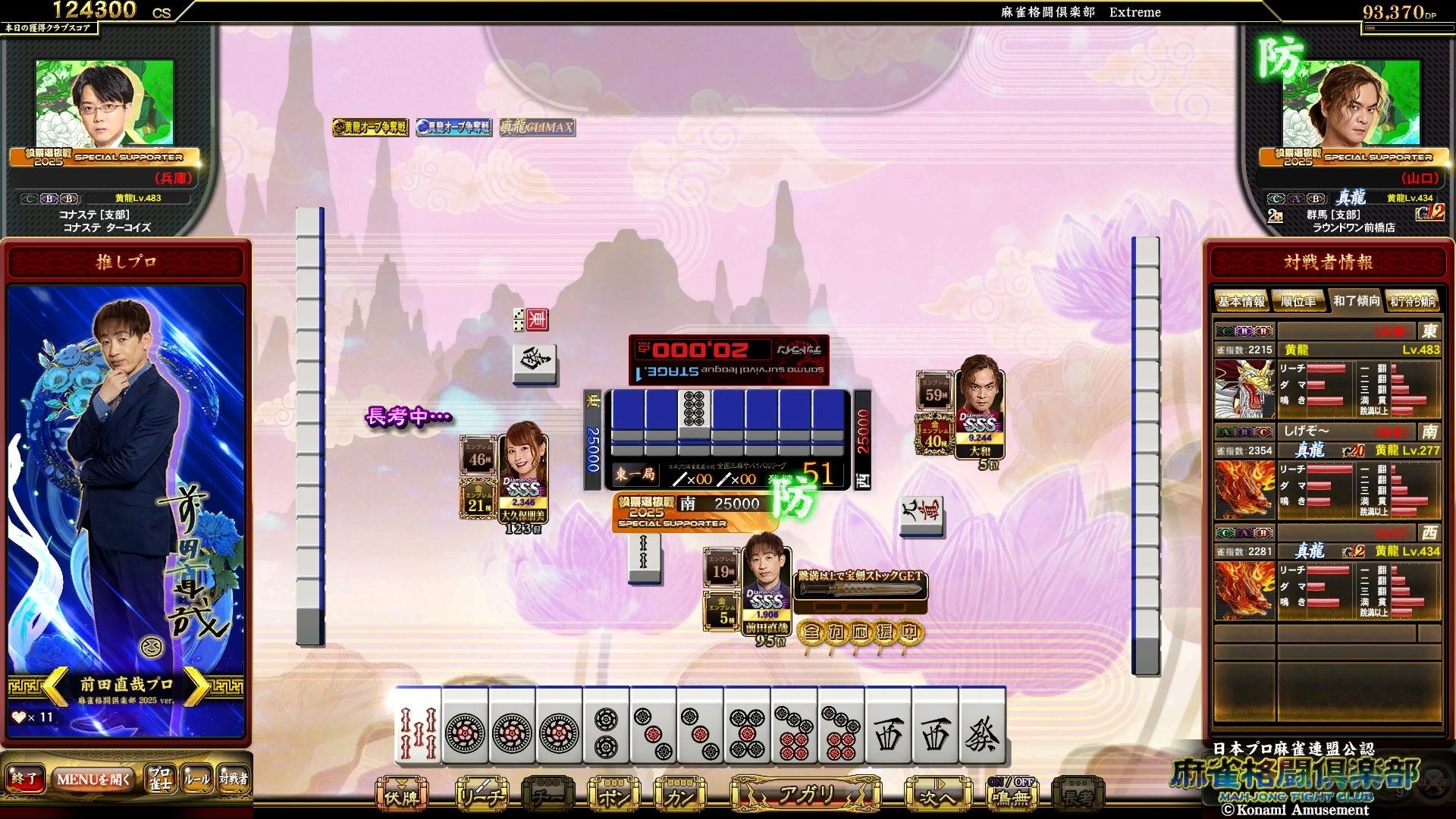Open the プロ雀士 pro player panel
Viewport: 1456px width, 819px height.
click(159, 779)
